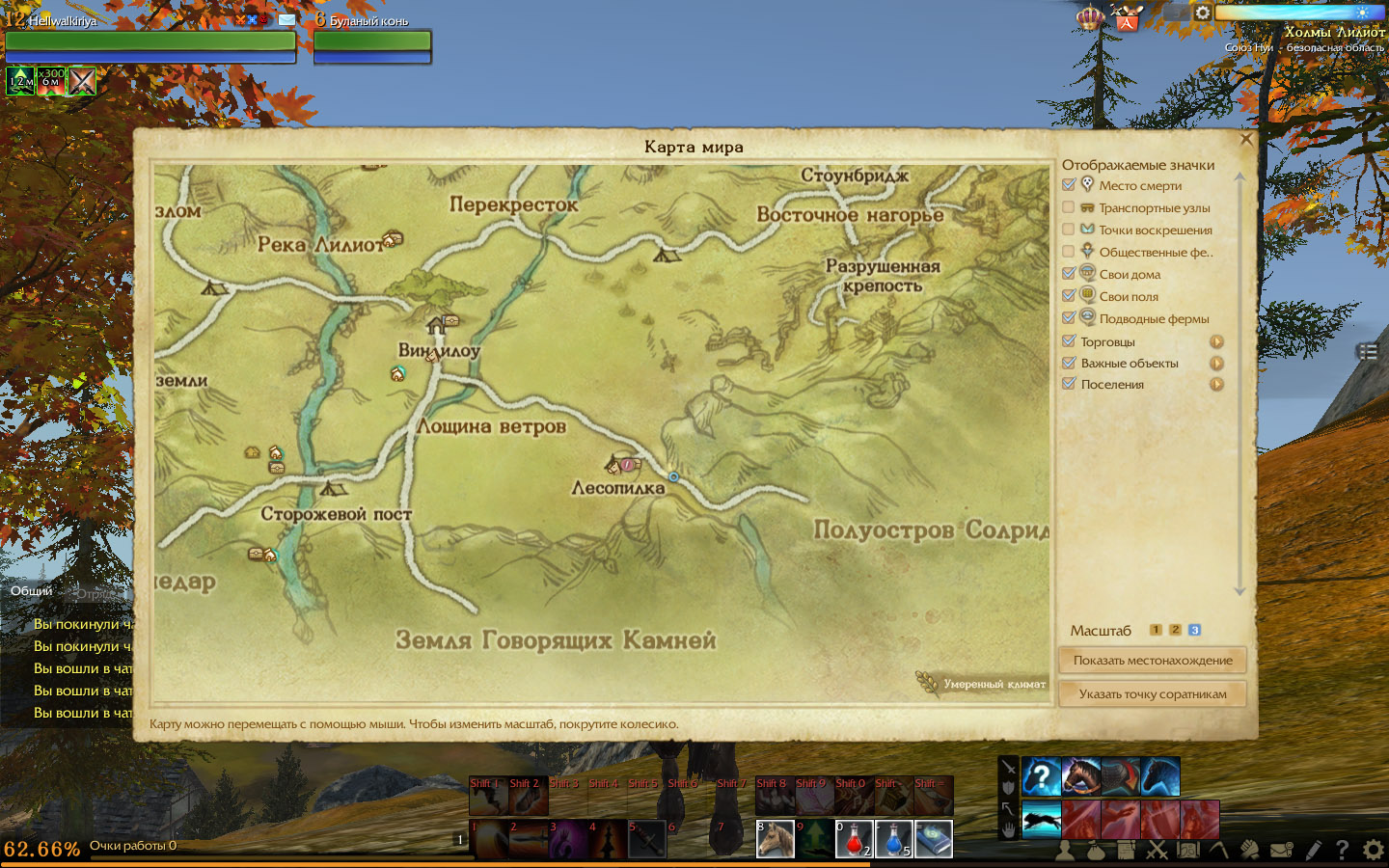Activate the horse mount hotbar slot
This screenshot has width=1389, height=868.
point(775,839)
